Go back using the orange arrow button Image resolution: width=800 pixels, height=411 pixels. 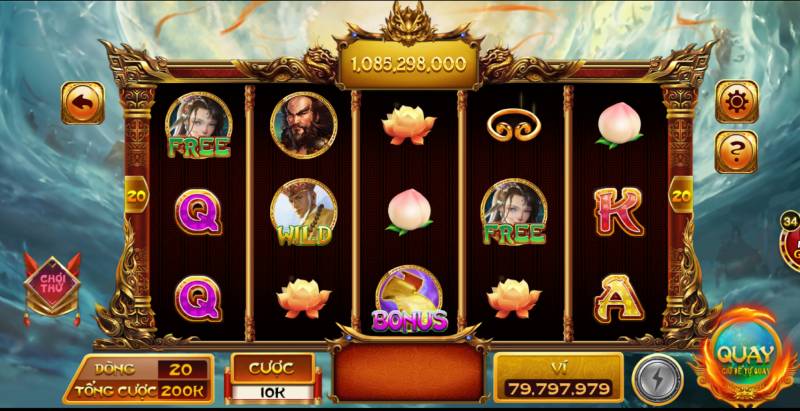click(x=83, y=103)
